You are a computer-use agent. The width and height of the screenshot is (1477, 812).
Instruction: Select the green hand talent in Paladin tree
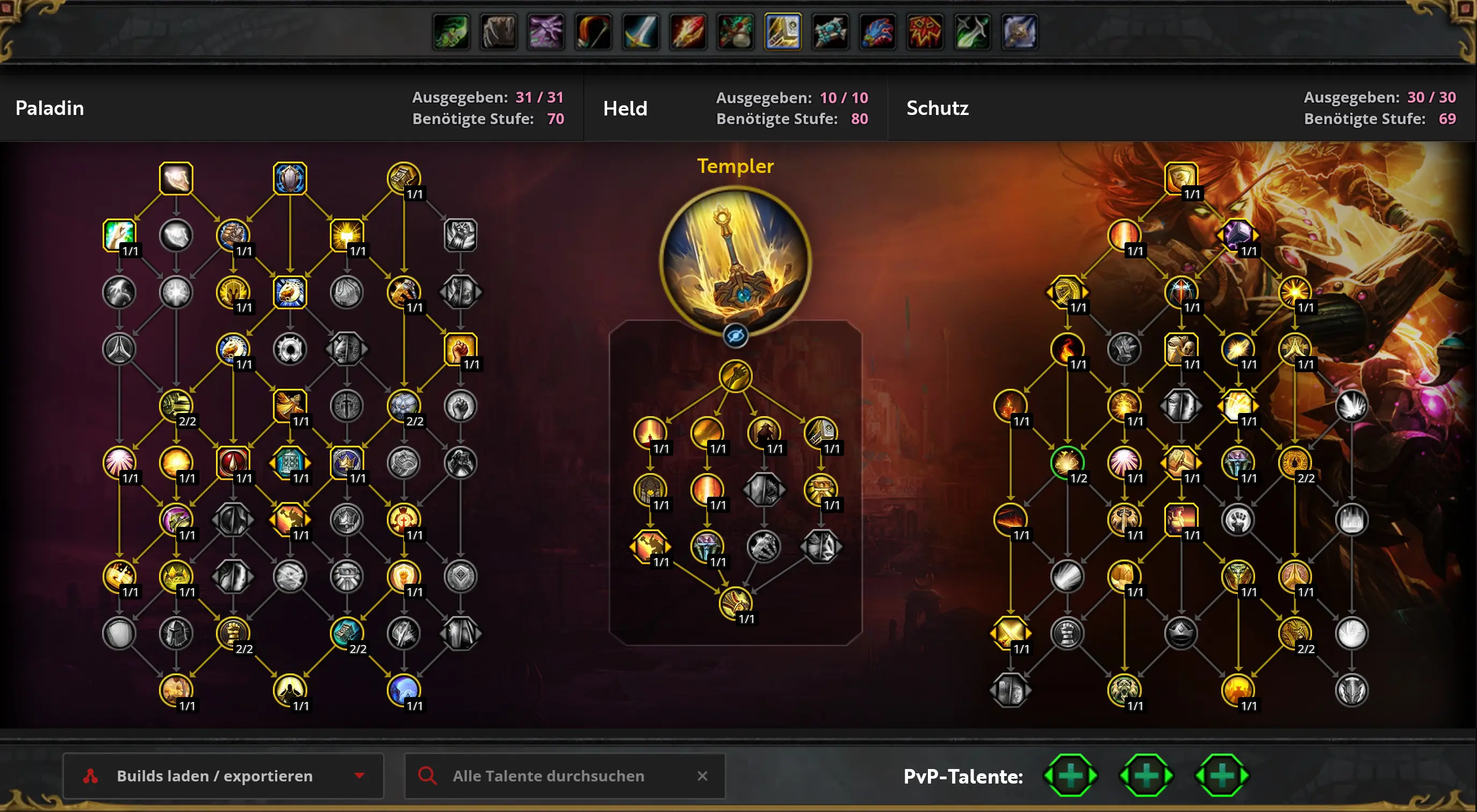coord(119,234)
